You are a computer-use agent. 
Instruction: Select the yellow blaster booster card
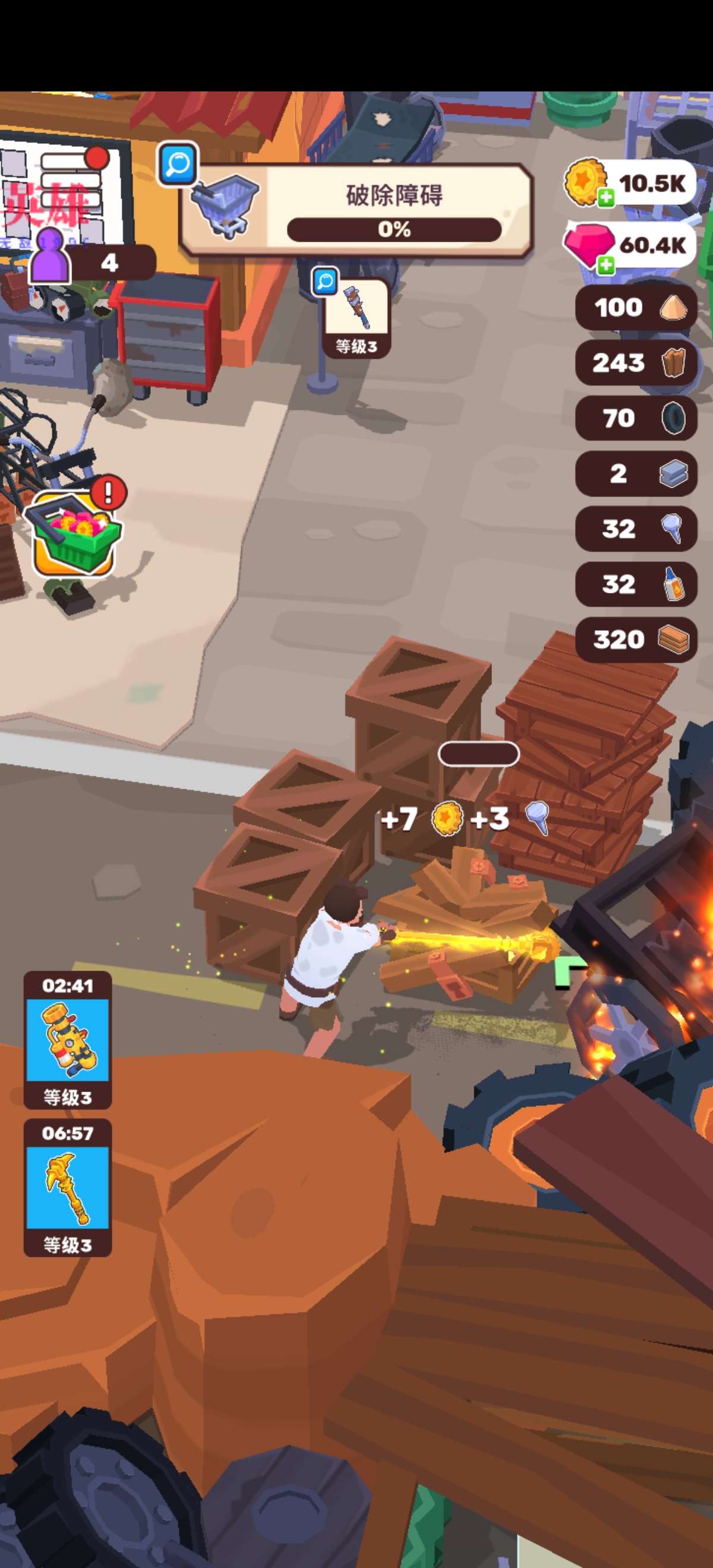point(68,1040)
